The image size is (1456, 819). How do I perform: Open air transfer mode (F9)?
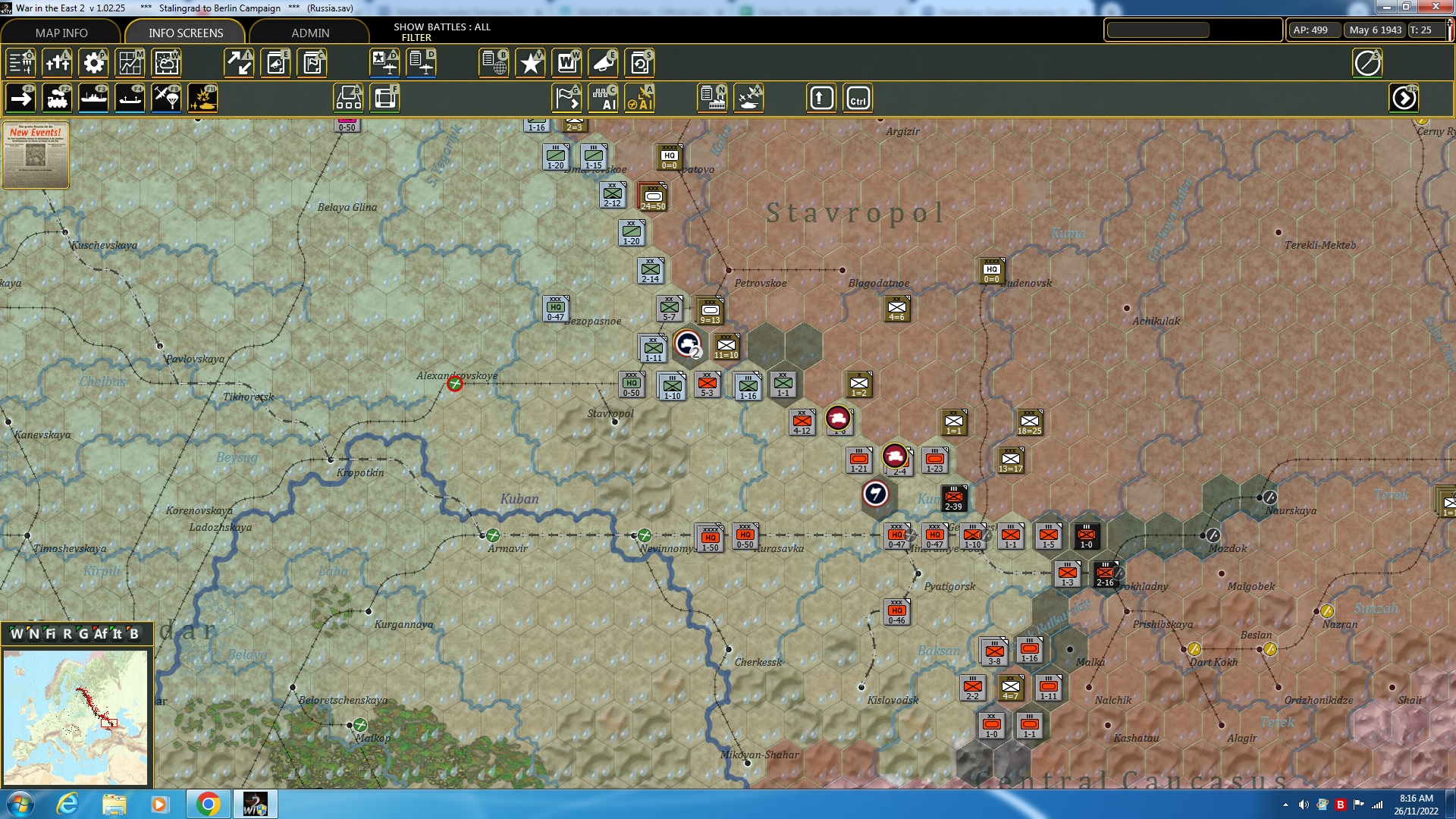[x=166, y=97]
